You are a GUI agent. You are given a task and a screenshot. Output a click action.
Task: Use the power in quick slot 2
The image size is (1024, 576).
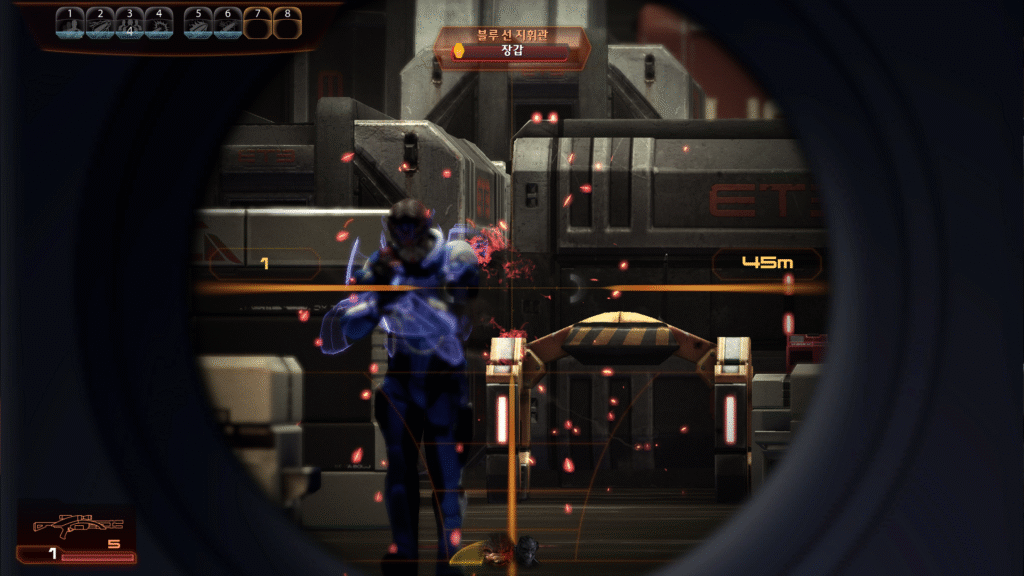pos(100,23)
